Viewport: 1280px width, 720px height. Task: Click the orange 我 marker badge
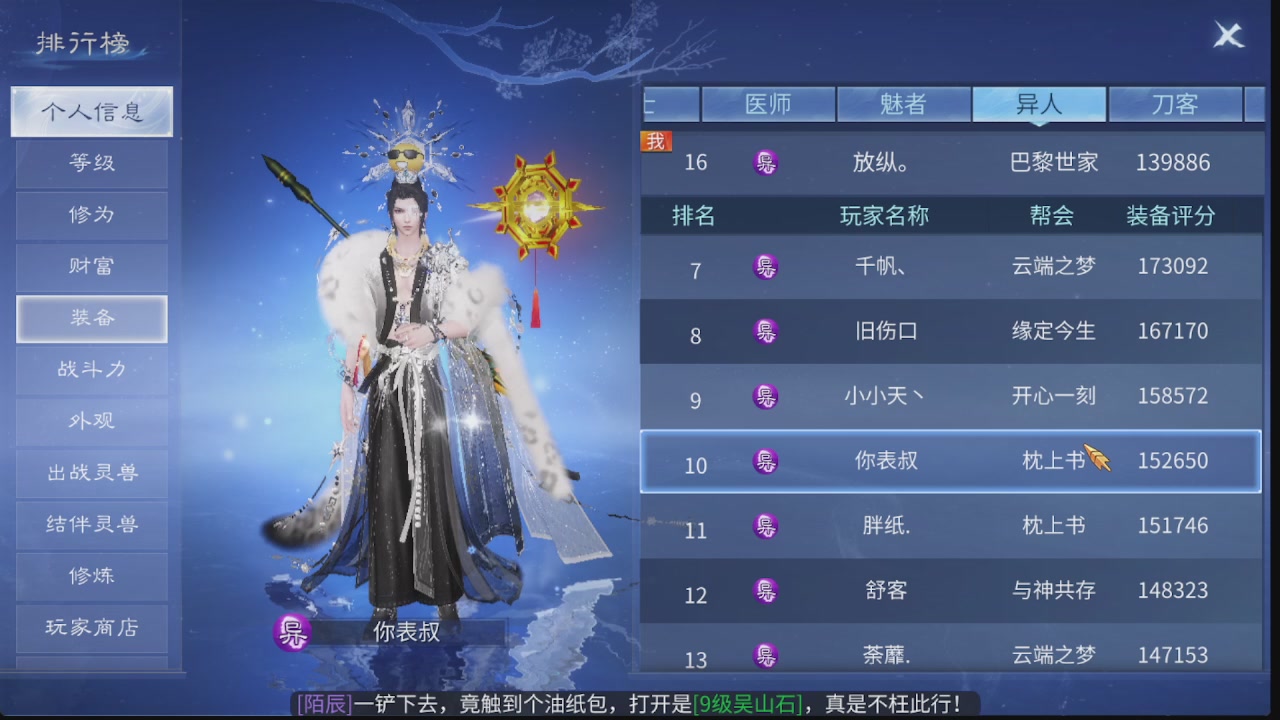pos(656,141)
